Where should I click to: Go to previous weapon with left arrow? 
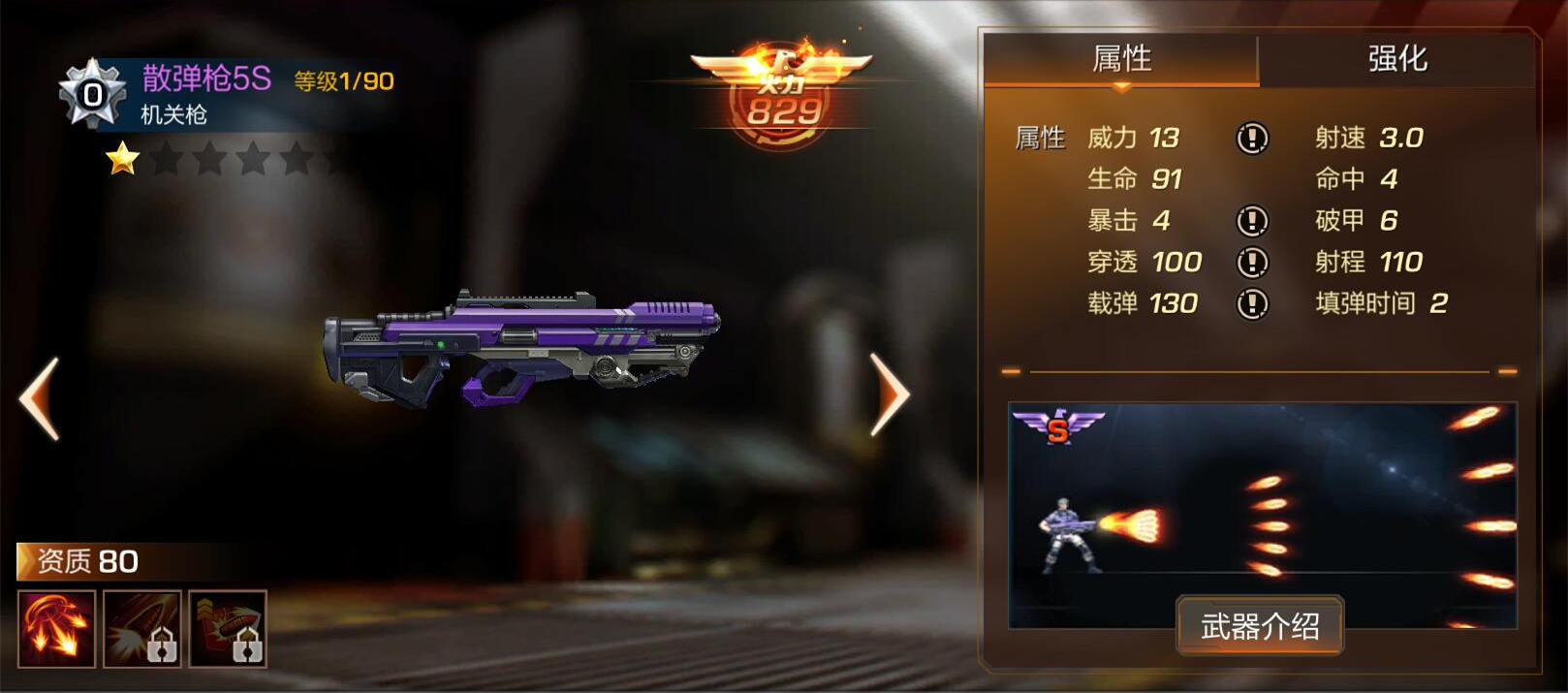point(40,398)
